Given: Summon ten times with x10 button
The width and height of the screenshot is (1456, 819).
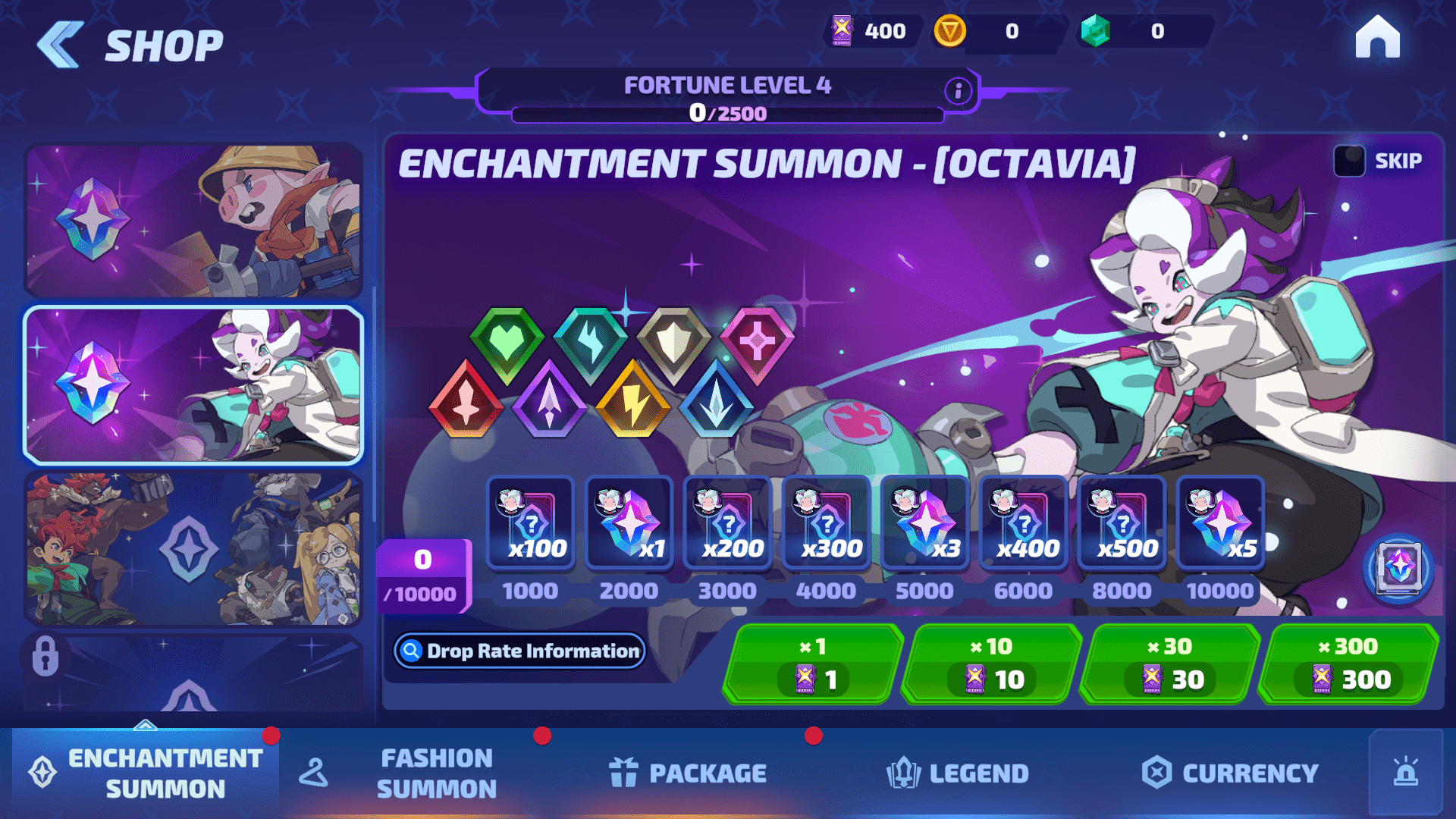Looking at the screenshot, I should pyautogui.click(x=991, y=664).
